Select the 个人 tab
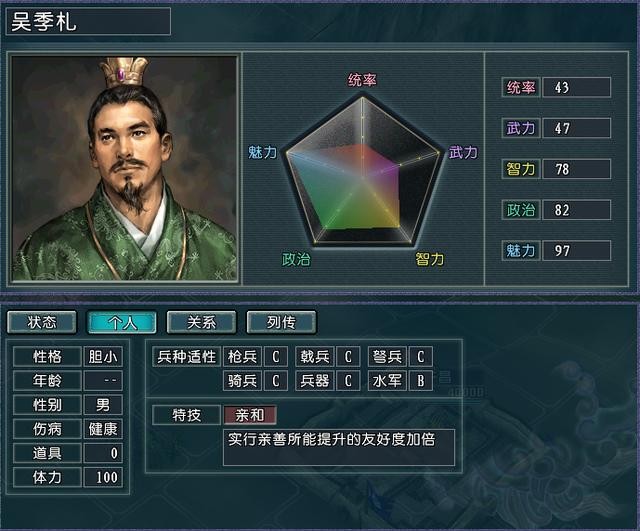Screen dimensions: 640x531 121,322
